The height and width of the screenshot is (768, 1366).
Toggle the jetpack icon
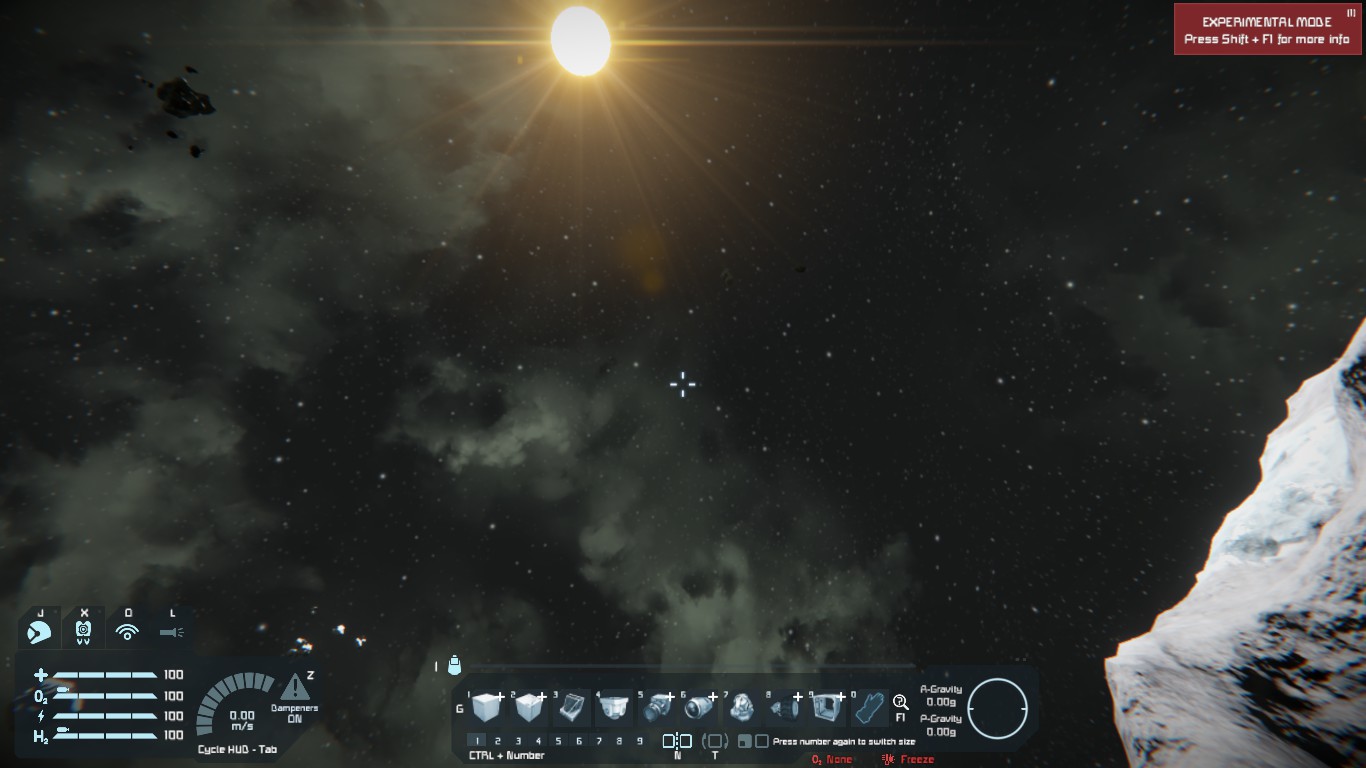click(x=84, y=632)
